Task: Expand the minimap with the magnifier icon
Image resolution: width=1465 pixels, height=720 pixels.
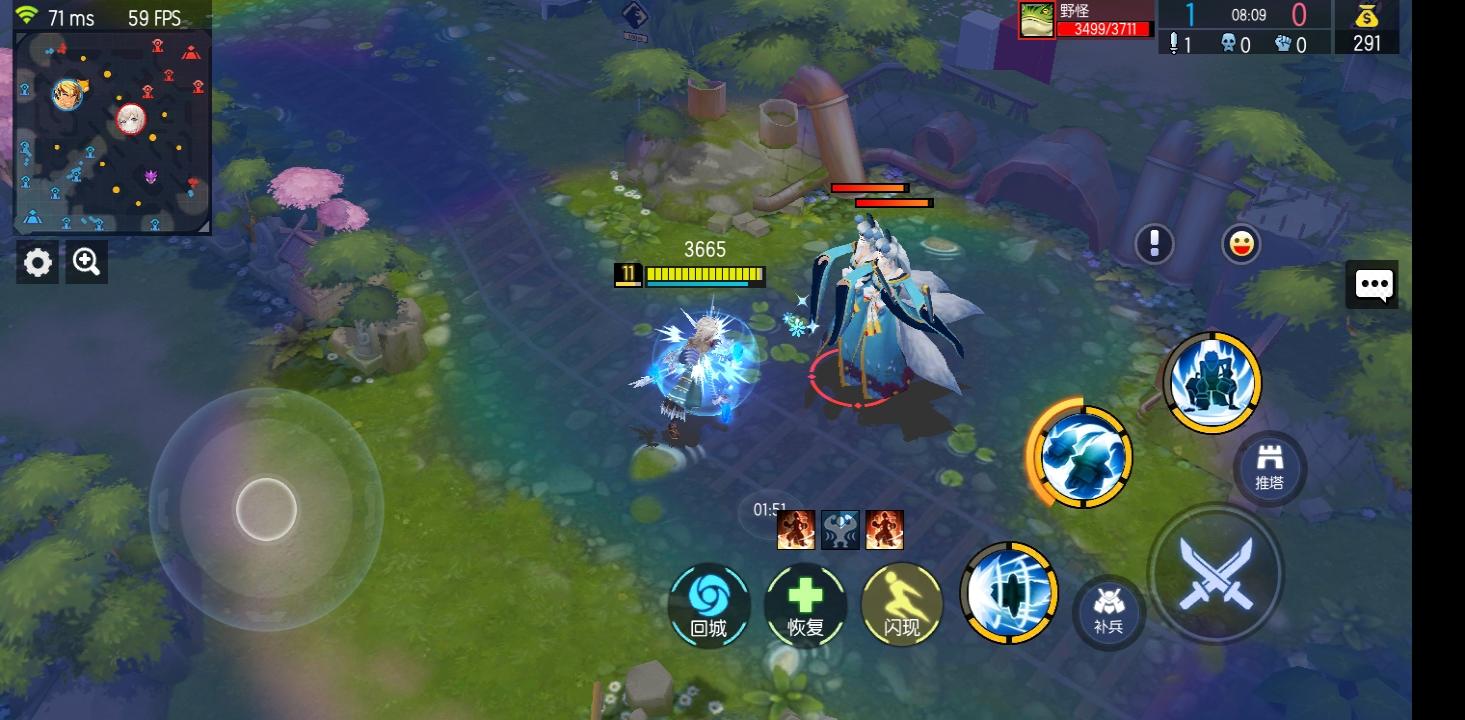Action: 86,261
